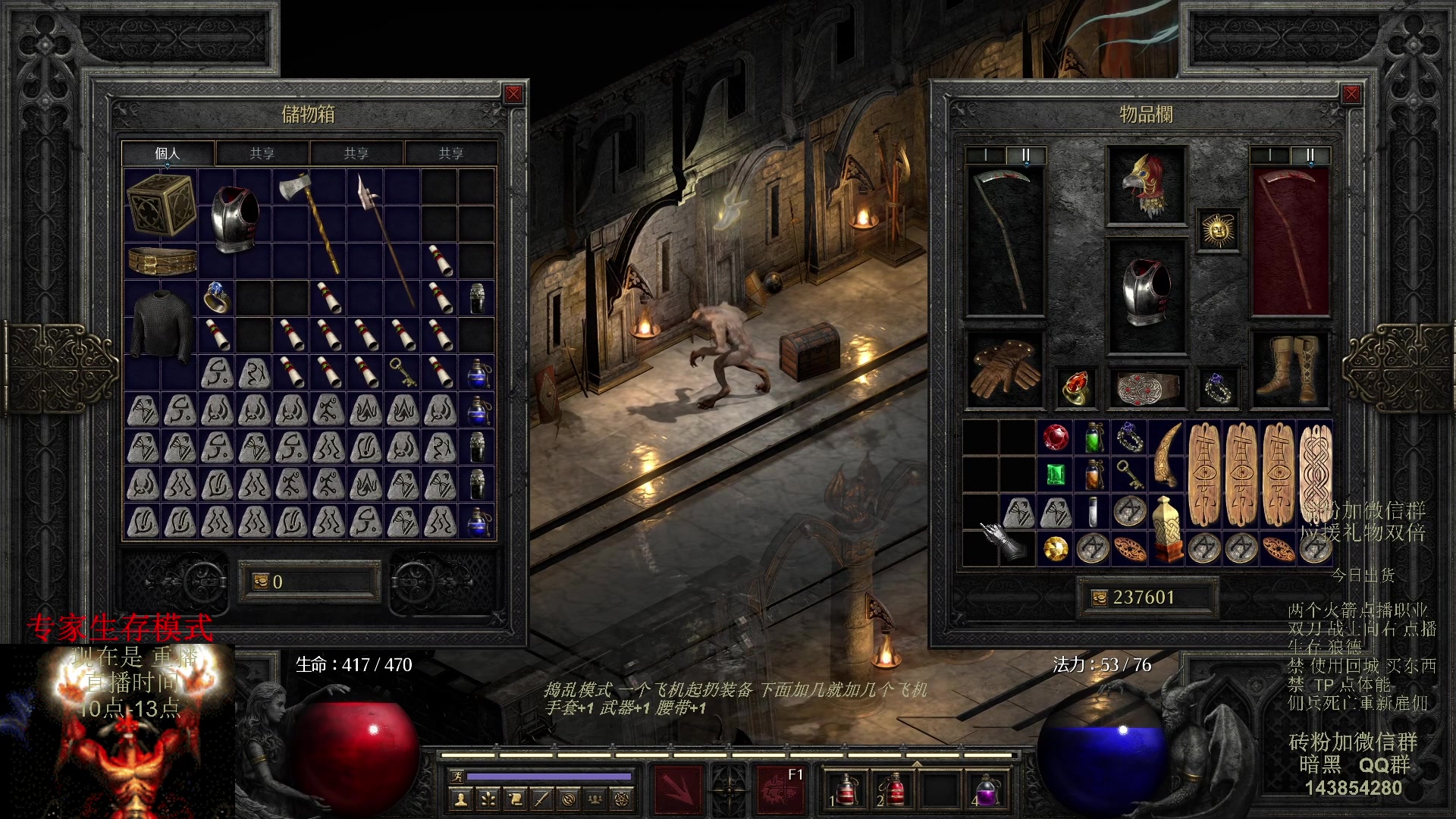This screenshot has width=1456, height=819.
Task: Open the right skill selector marked F1
Action: tap(781, 789)
